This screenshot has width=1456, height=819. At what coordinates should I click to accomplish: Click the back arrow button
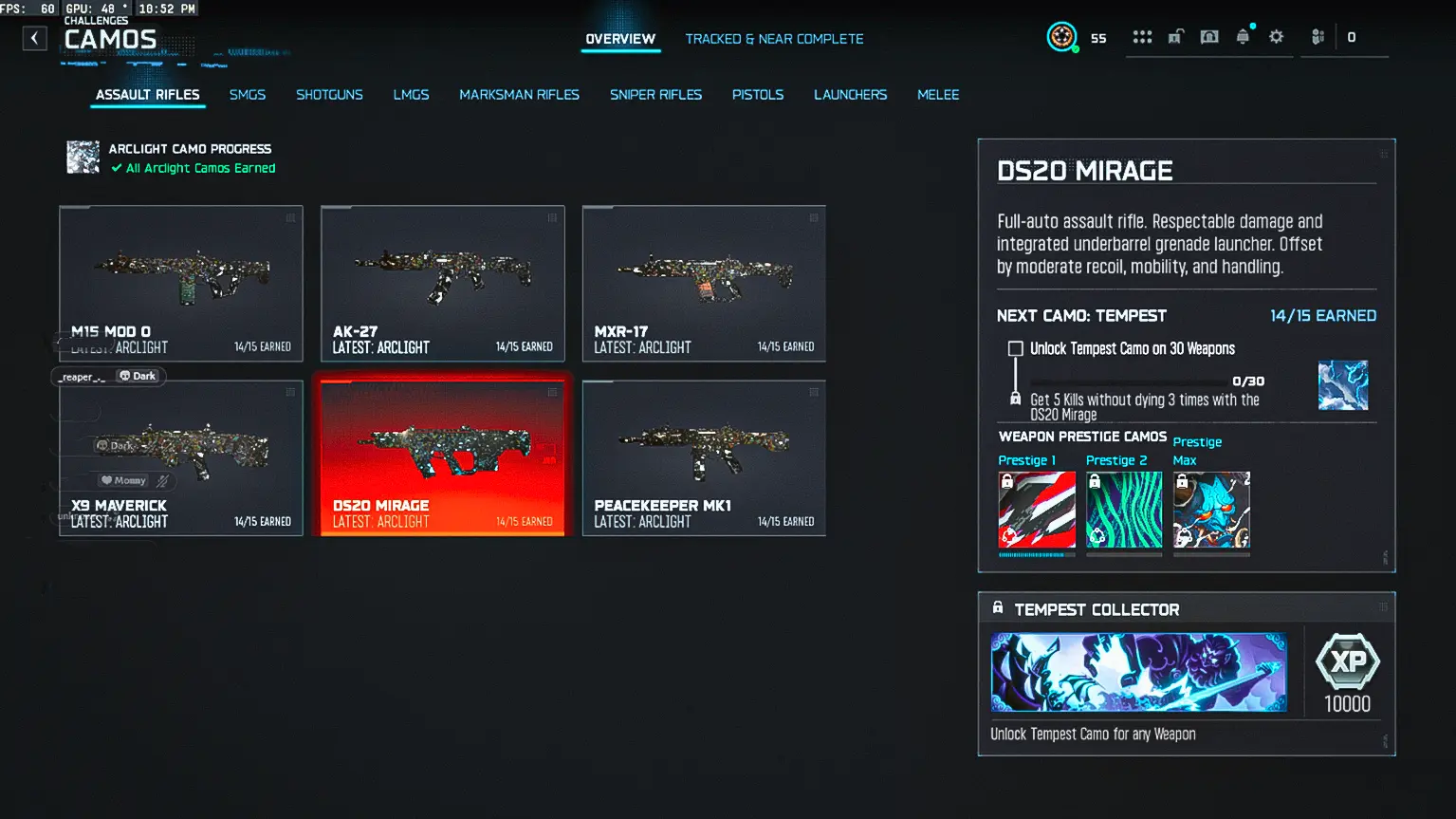[x=34, y=38]
